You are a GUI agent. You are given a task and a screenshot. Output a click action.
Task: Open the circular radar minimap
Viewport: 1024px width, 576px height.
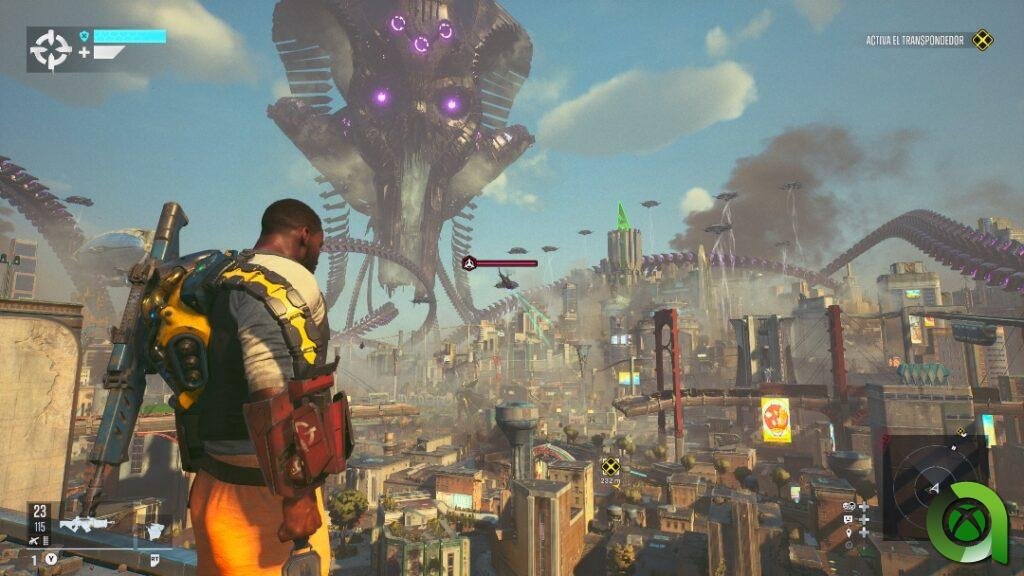click(x=933, y=486)
